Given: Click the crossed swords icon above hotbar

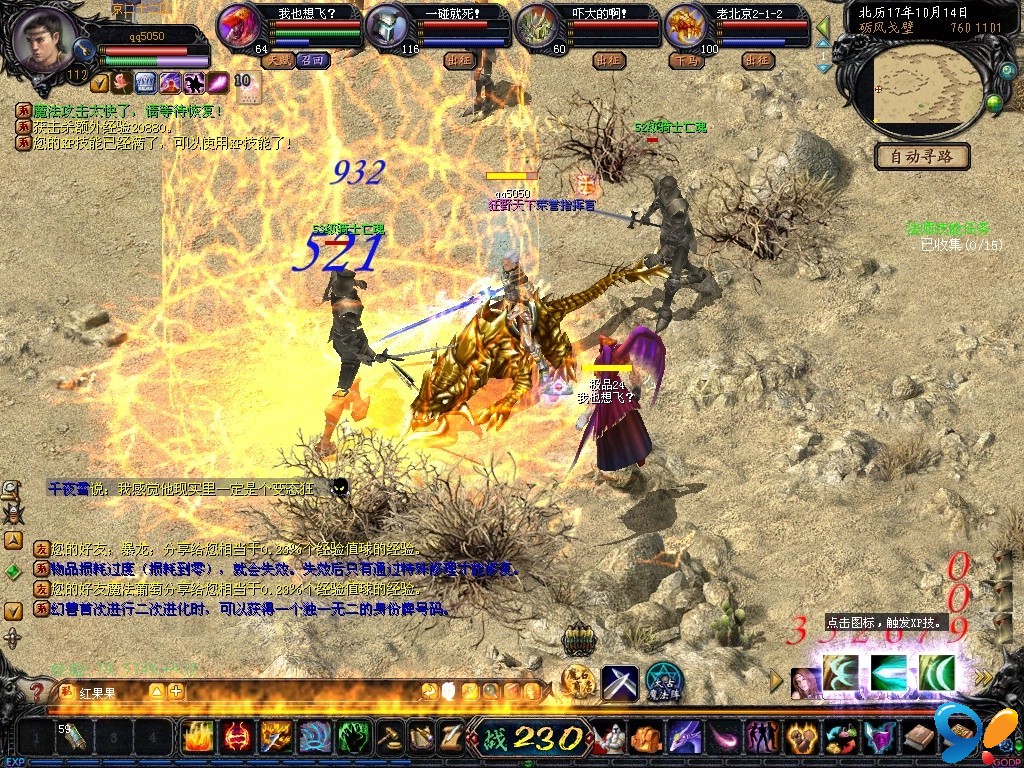Looking at the screenshot, I should (619, 683).
